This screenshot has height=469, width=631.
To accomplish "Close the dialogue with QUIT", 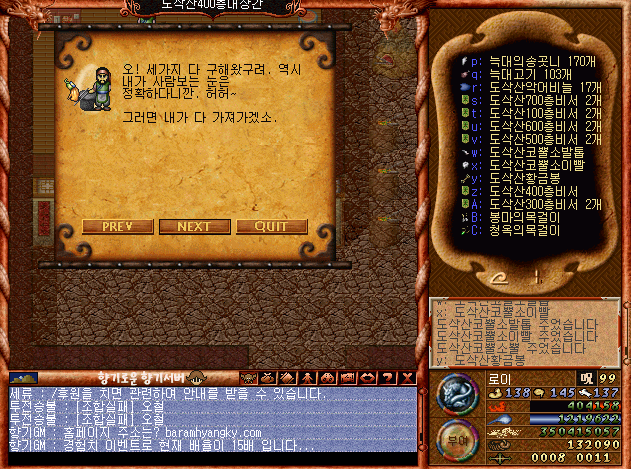I will [x=271, y=226].
